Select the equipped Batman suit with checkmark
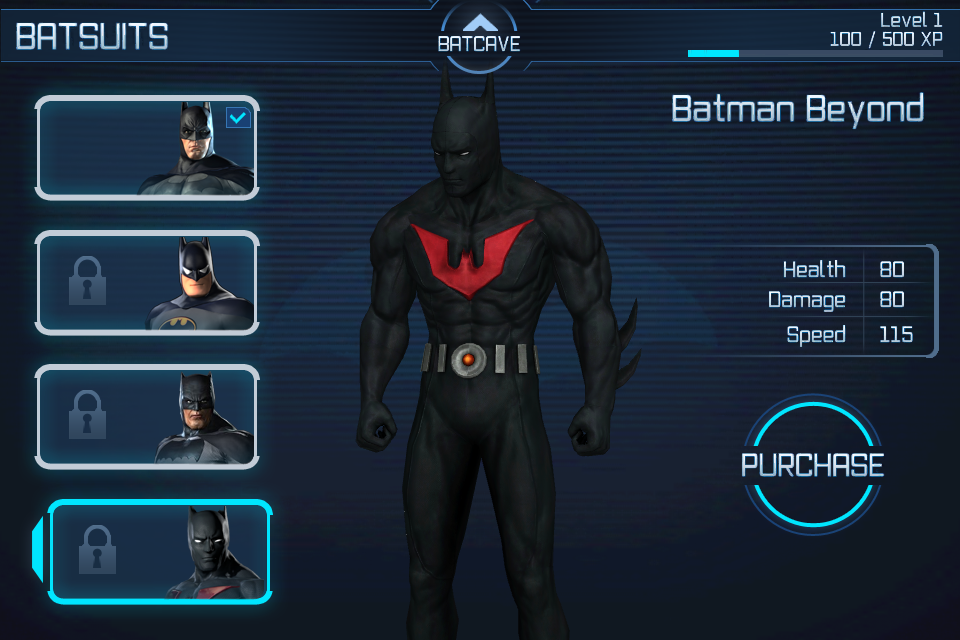 tap(147, 148)
